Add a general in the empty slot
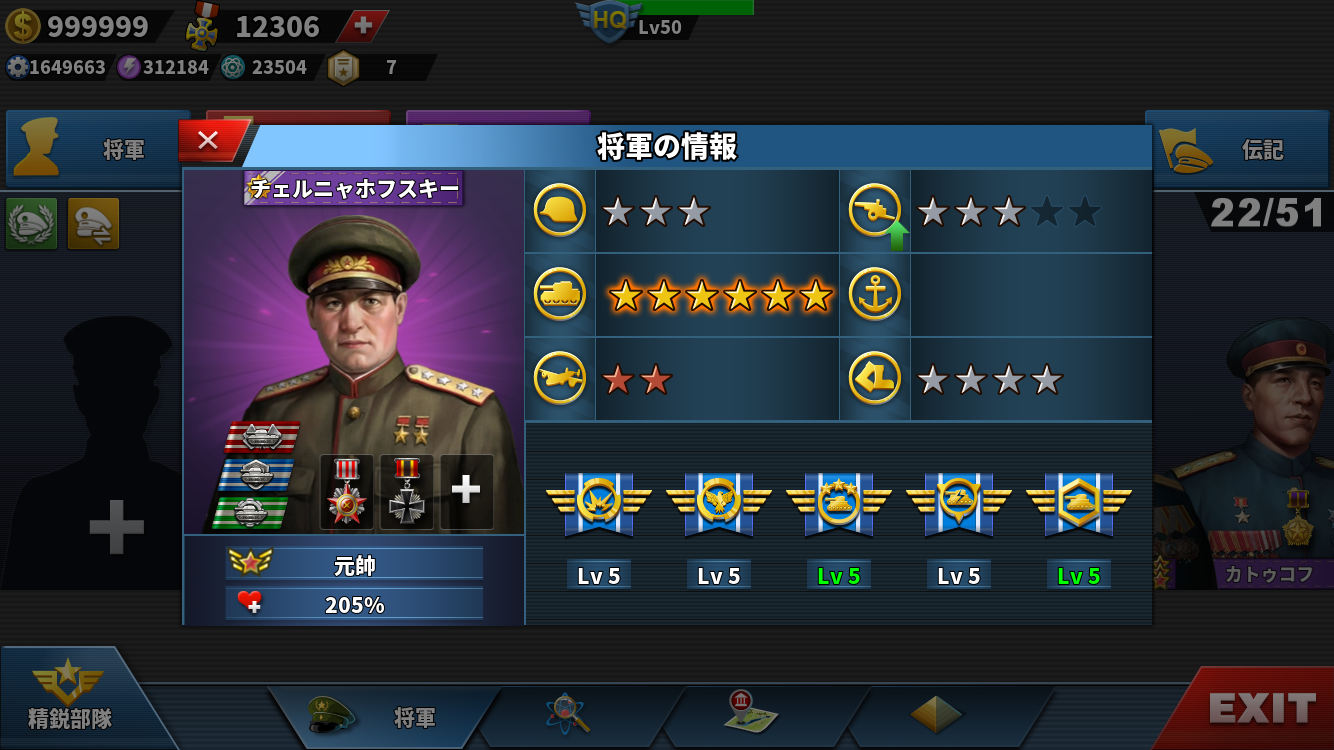Viewport: 1334px width, 750px height. click(x=116, y=526)
